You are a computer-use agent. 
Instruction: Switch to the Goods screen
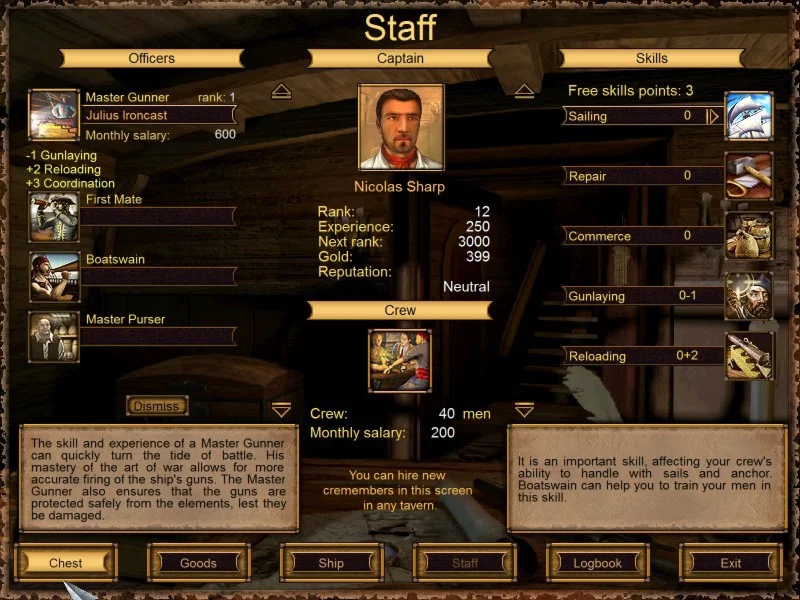tap(198, 563)
